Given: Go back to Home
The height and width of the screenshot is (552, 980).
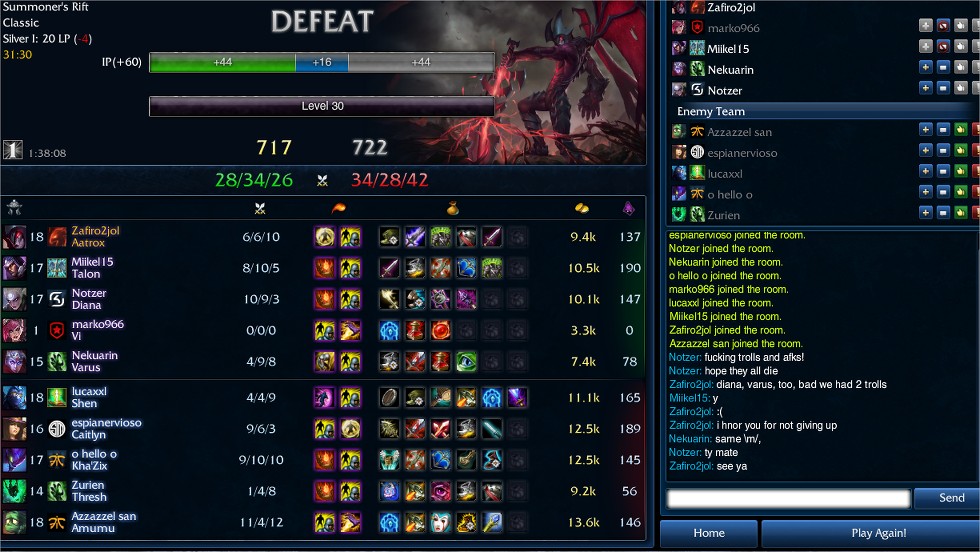Looking at the screenshot, I should [x=708, y=533].
